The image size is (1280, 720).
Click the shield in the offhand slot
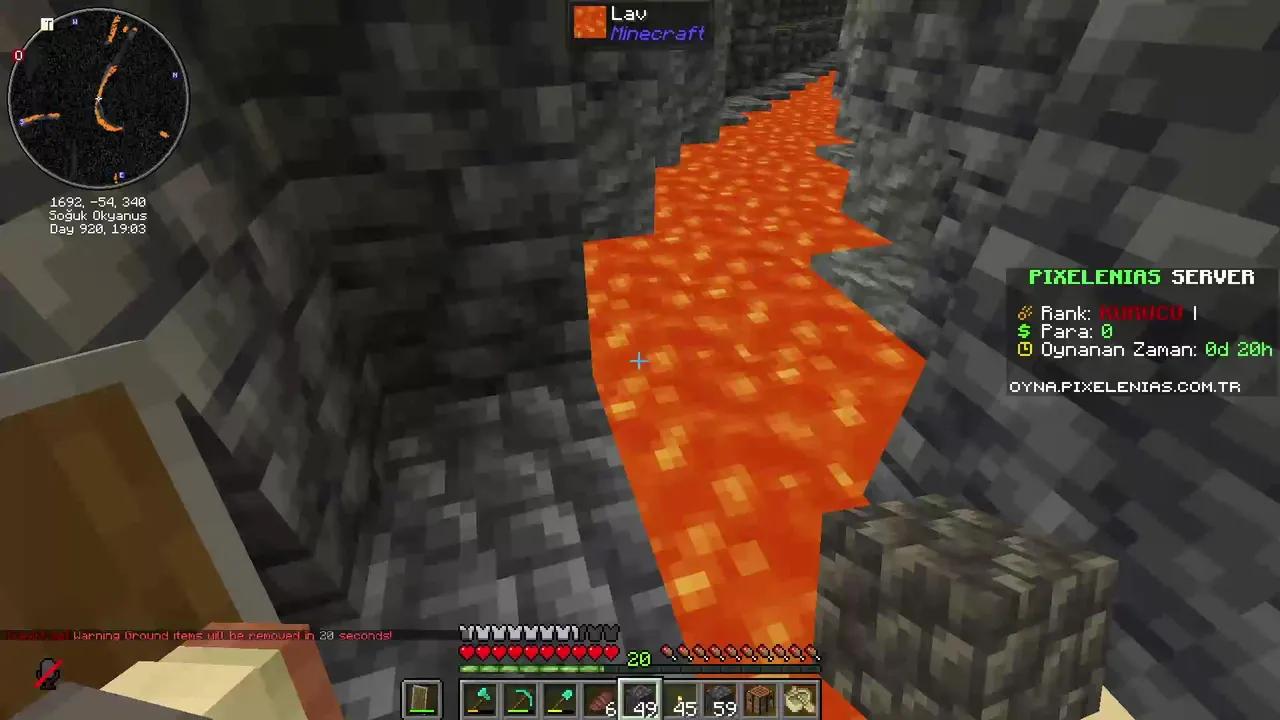tap(420, 698)
